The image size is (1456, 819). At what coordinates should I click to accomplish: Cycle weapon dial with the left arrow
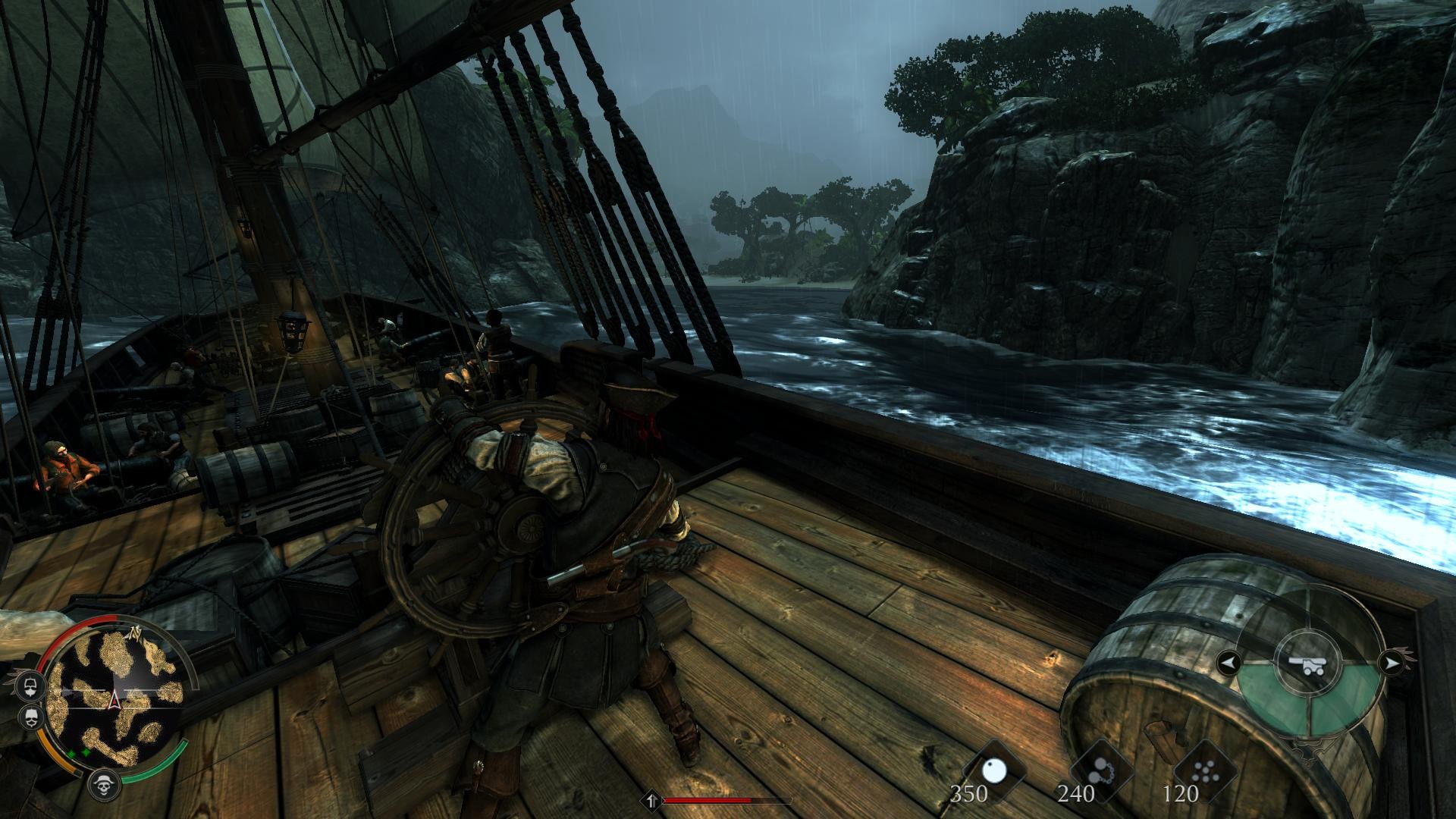tap(1229, 664)
